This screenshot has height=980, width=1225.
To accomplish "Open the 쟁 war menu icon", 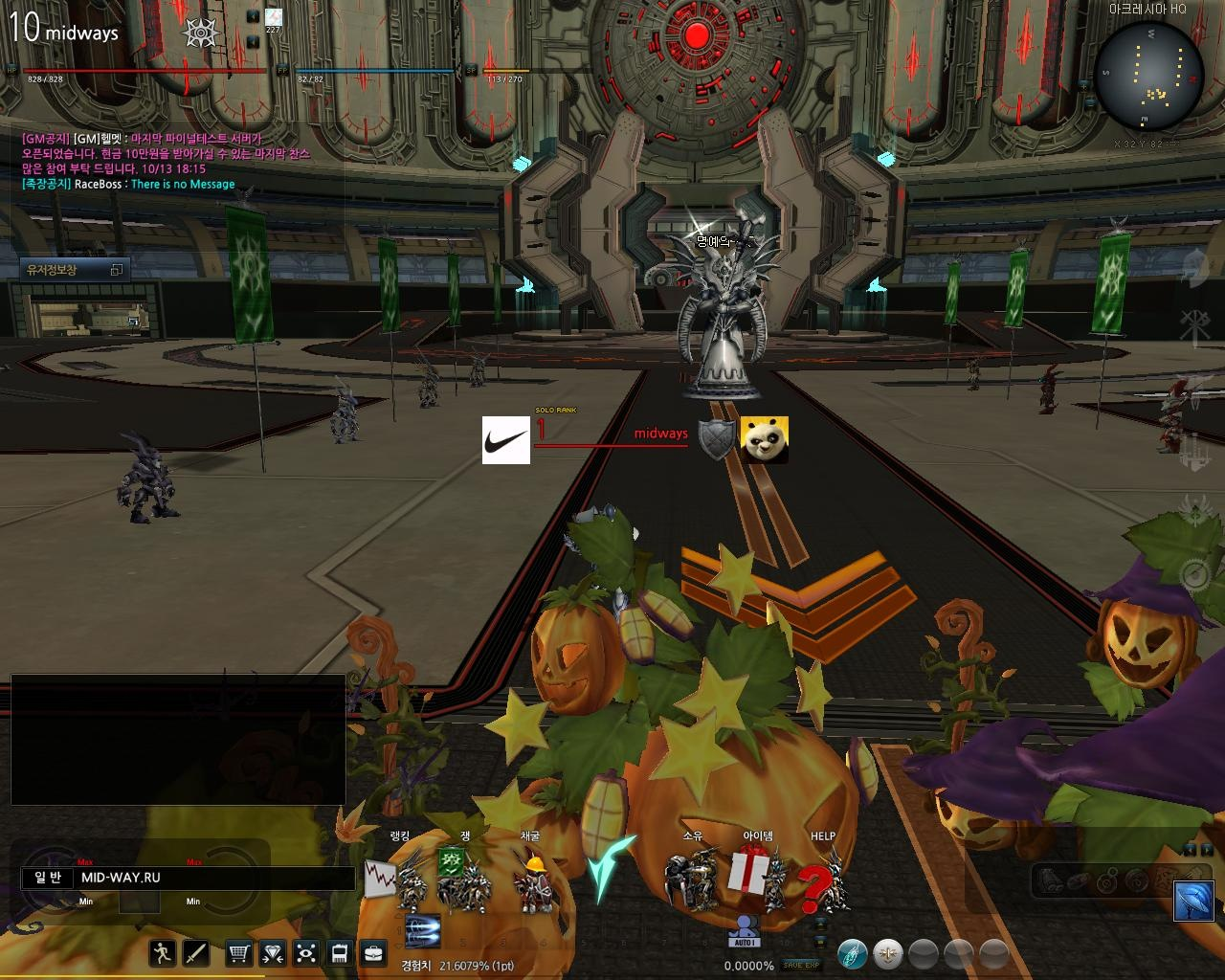I will point(452,865).
